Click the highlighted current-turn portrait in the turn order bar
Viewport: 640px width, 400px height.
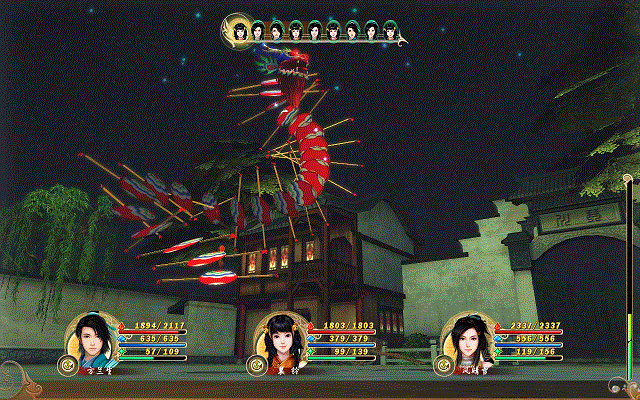click(241, 31)
